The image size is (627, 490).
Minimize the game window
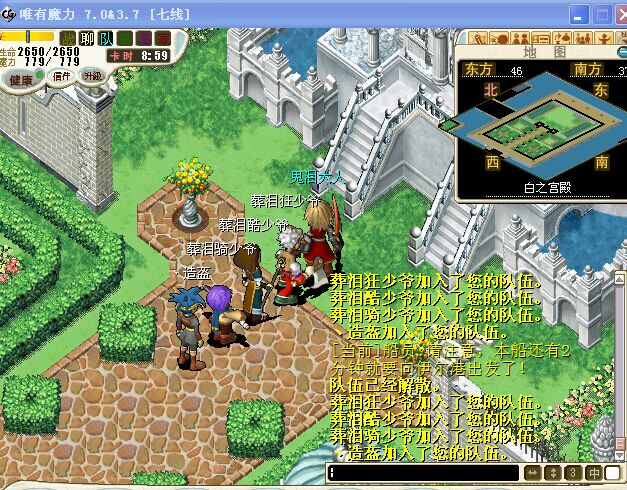(x=578, y=13)
